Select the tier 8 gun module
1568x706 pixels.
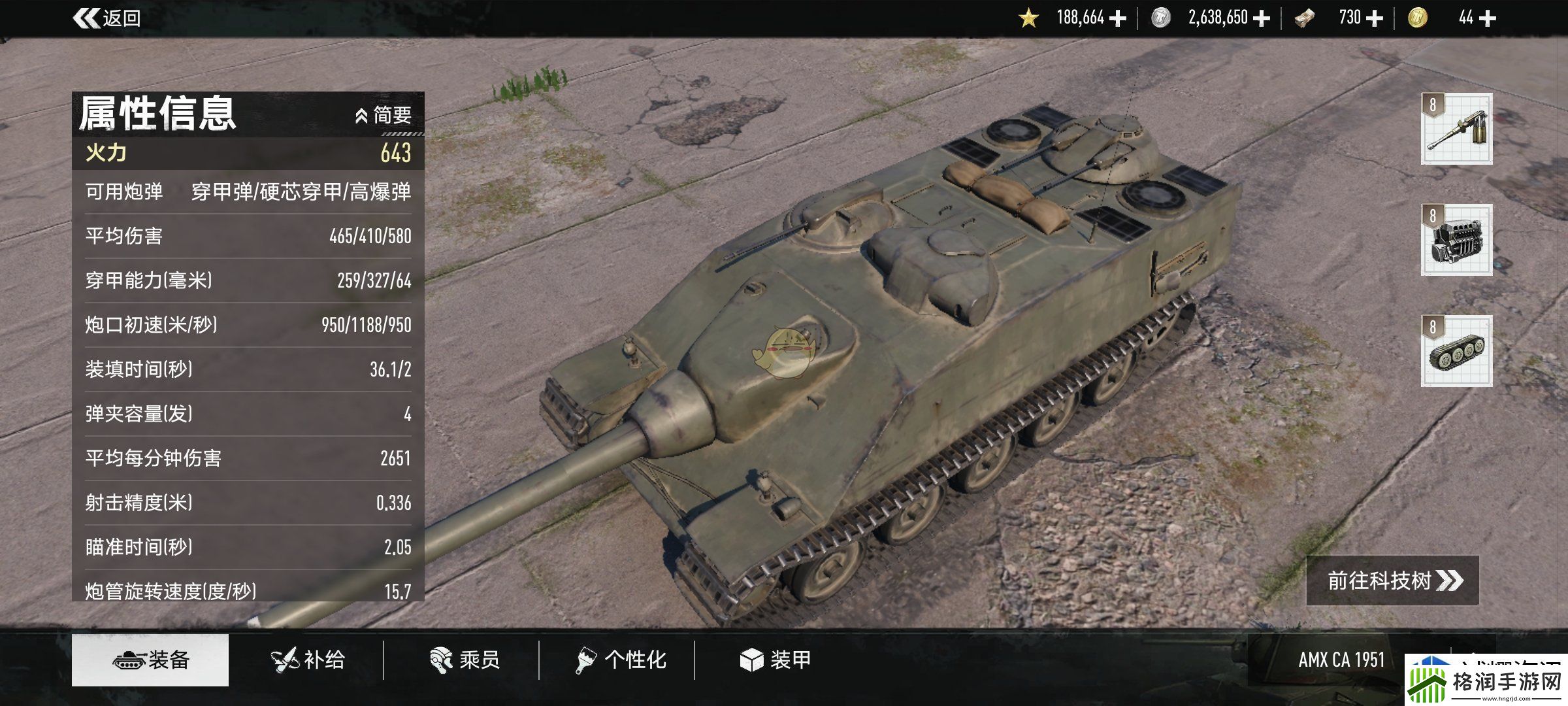[x=1456, y=129]
